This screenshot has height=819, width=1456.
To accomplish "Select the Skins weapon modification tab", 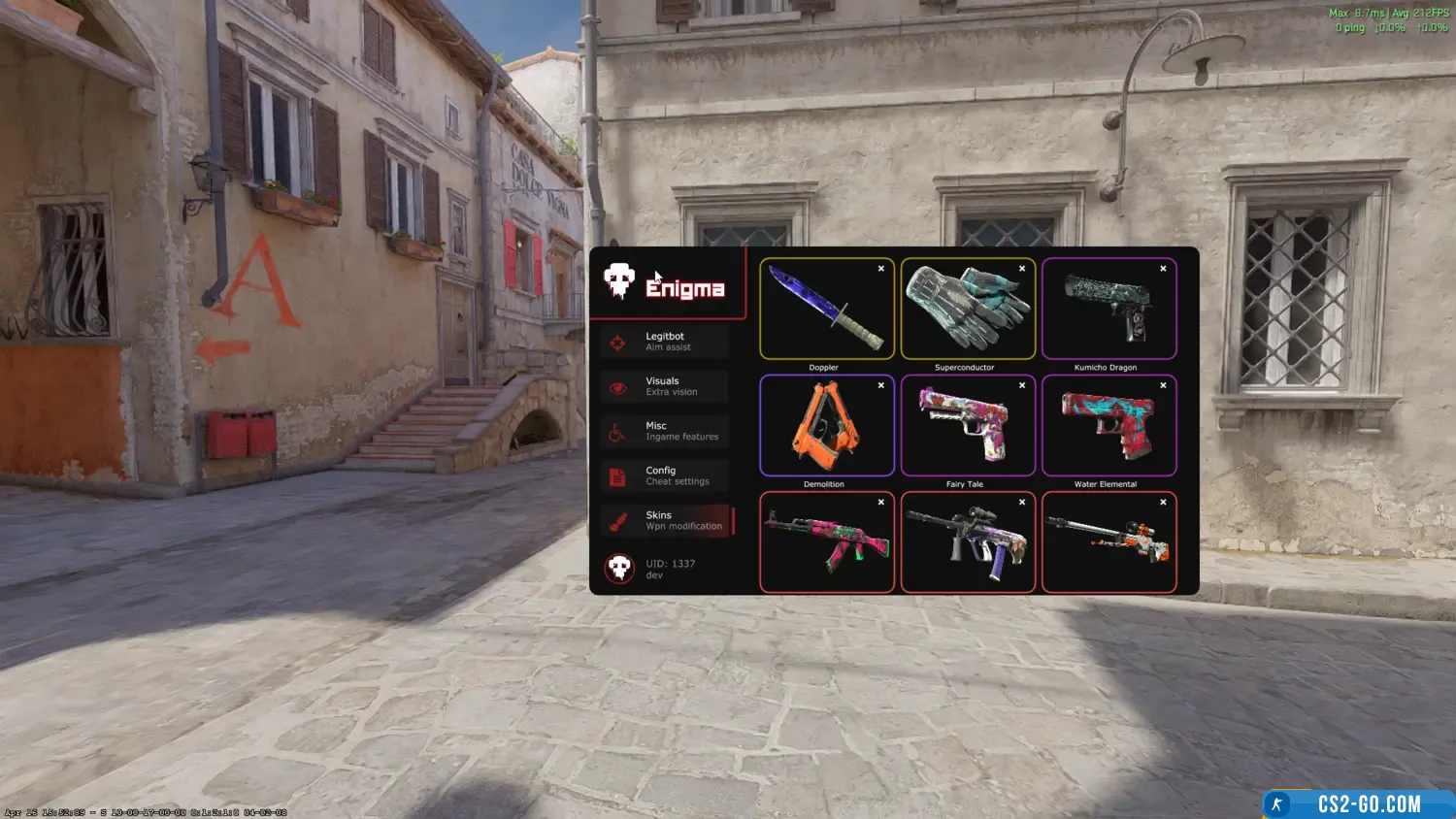I will click(665, 520).
